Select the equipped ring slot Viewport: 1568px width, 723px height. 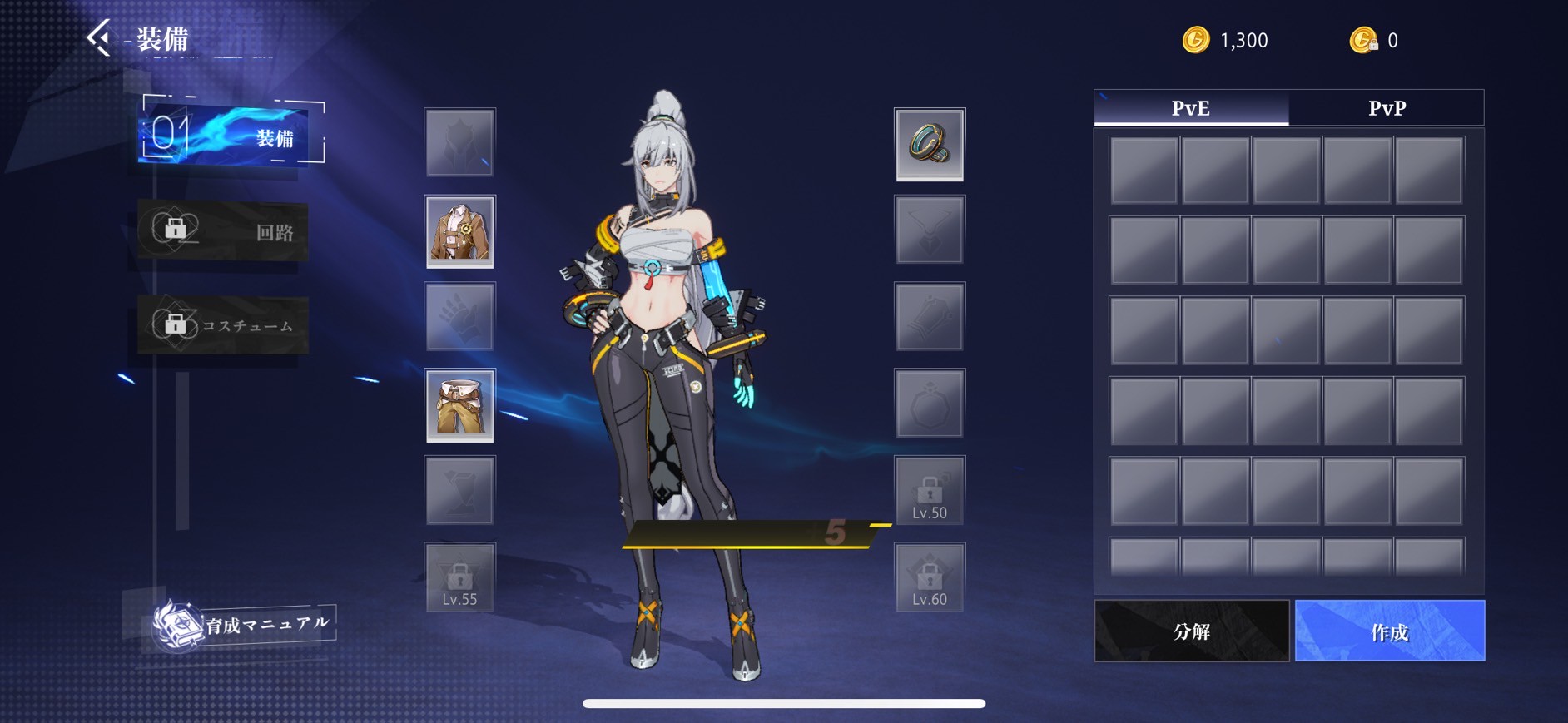pyautogui.click(x=930, y=144)
